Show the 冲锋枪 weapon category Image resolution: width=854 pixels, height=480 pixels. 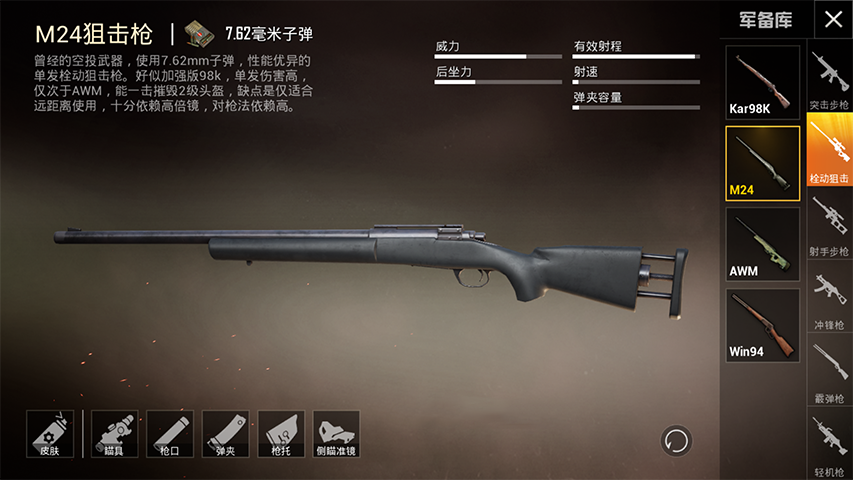[x=829, y=298]
